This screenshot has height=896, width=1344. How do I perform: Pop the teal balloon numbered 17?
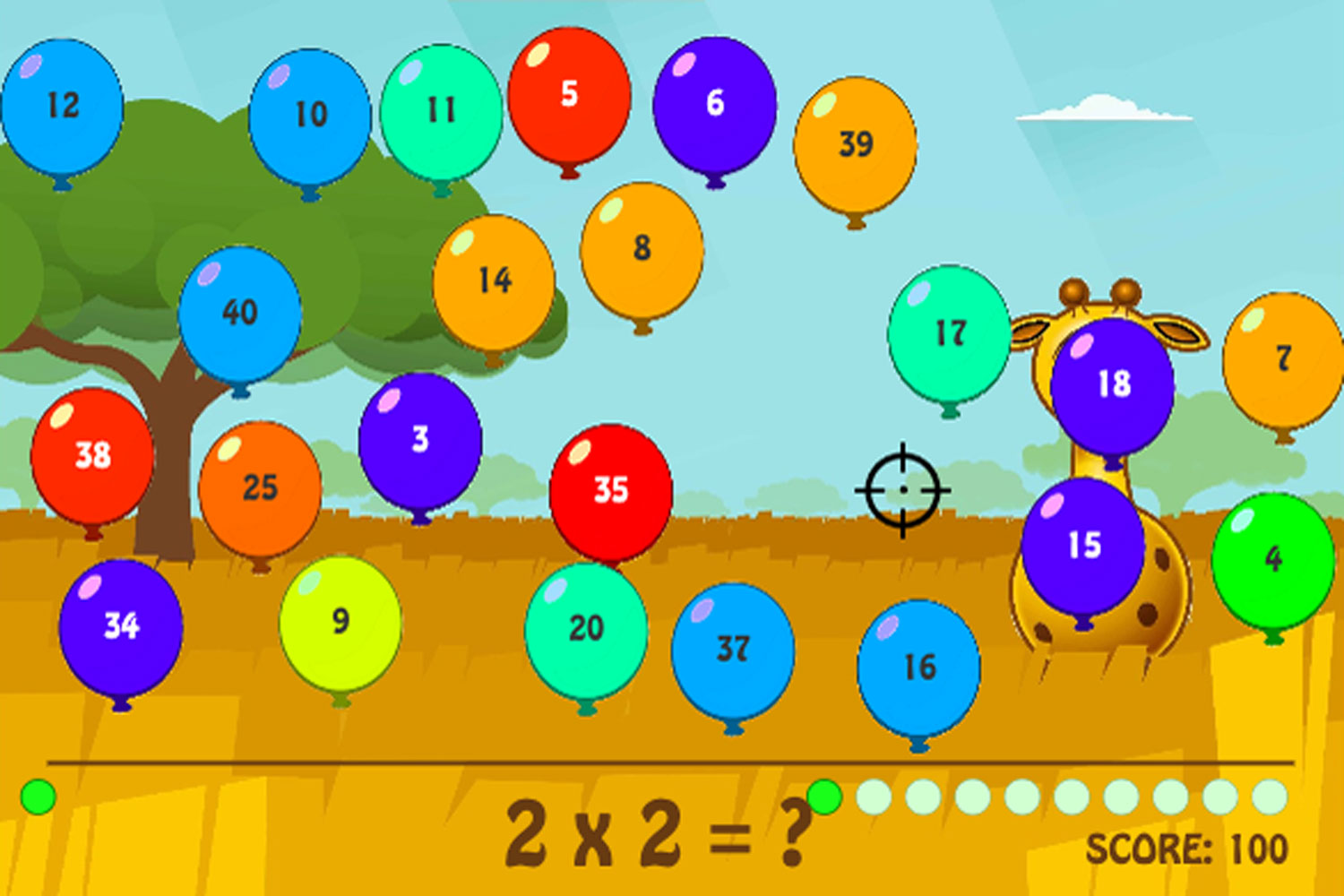point(950,332)
